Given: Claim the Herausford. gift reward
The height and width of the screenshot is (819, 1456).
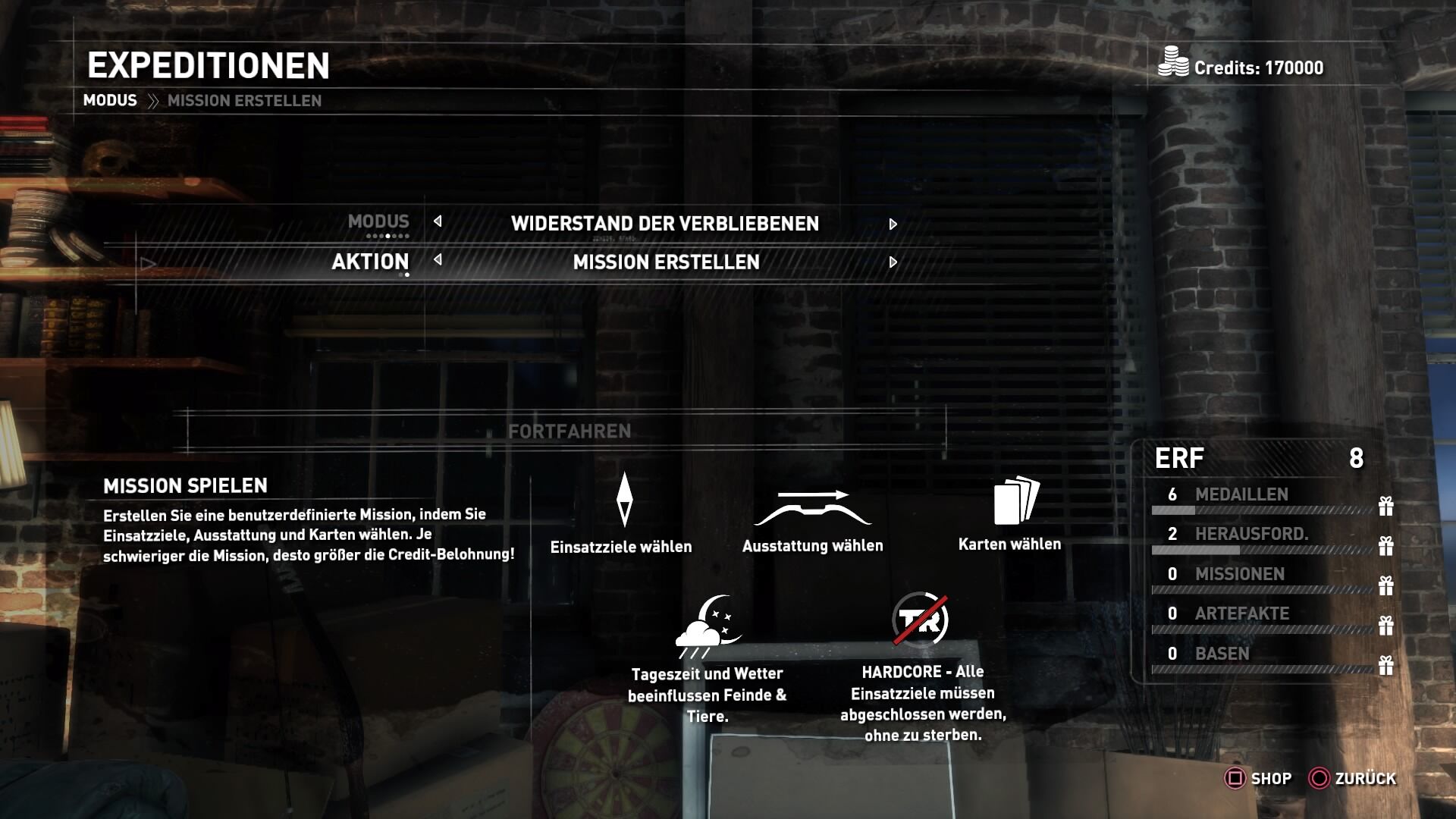Looking at the screenshot, I should pos(1385,546).
